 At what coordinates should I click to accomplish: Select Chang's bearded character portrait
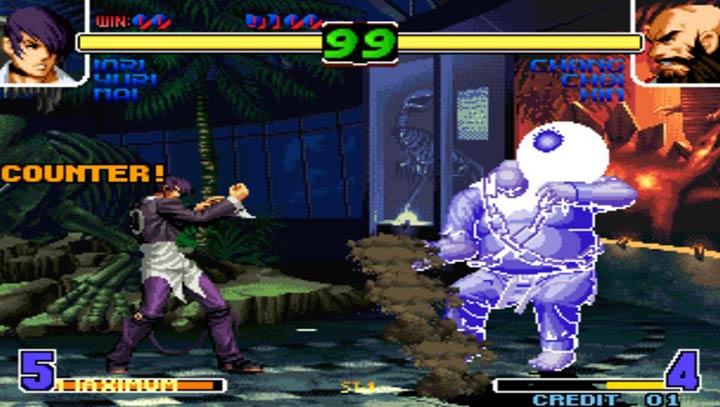click(x=679, y=42)
